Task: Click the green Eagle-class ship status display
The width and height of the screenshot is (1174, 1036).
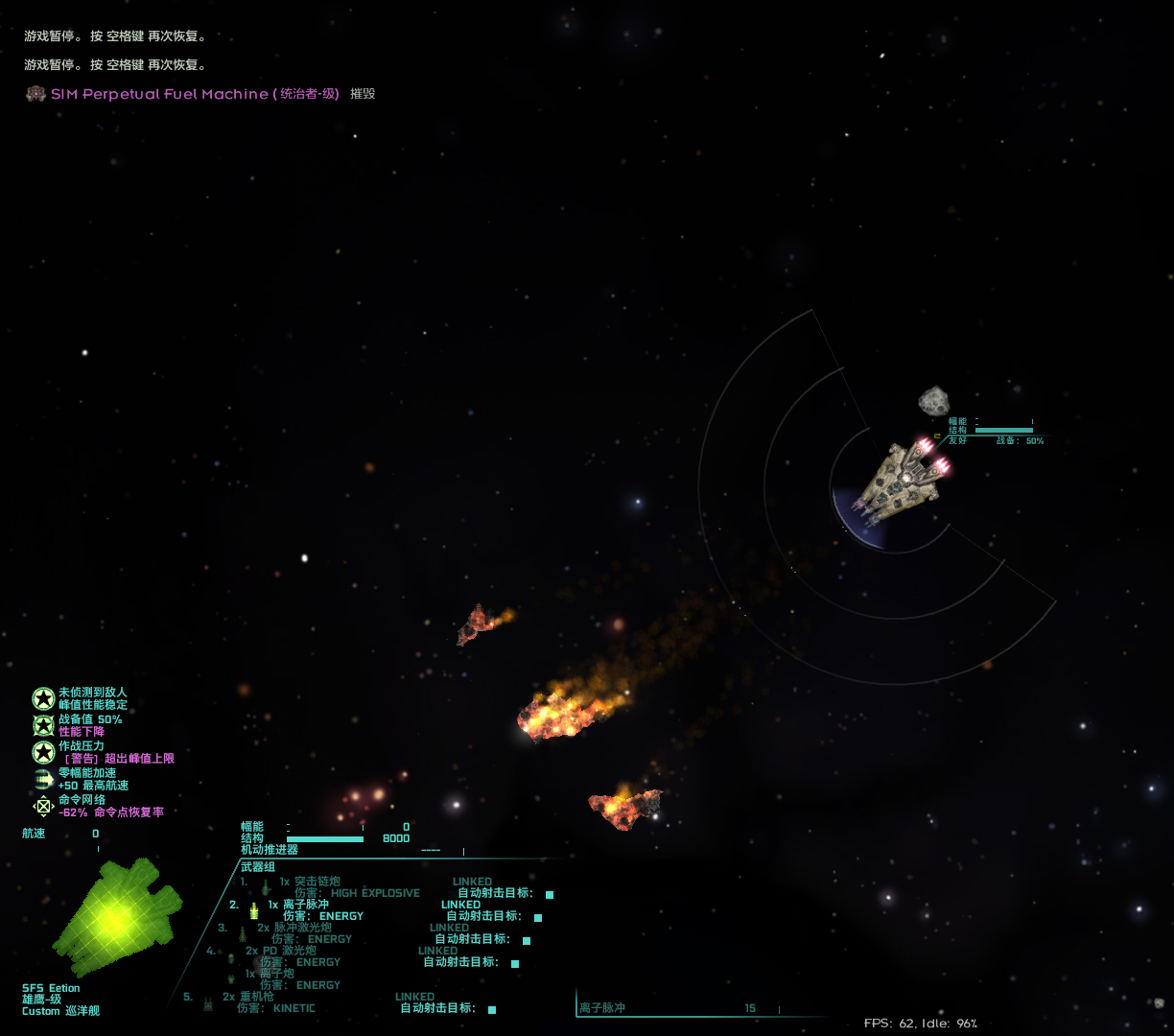Action: point(115,918)
